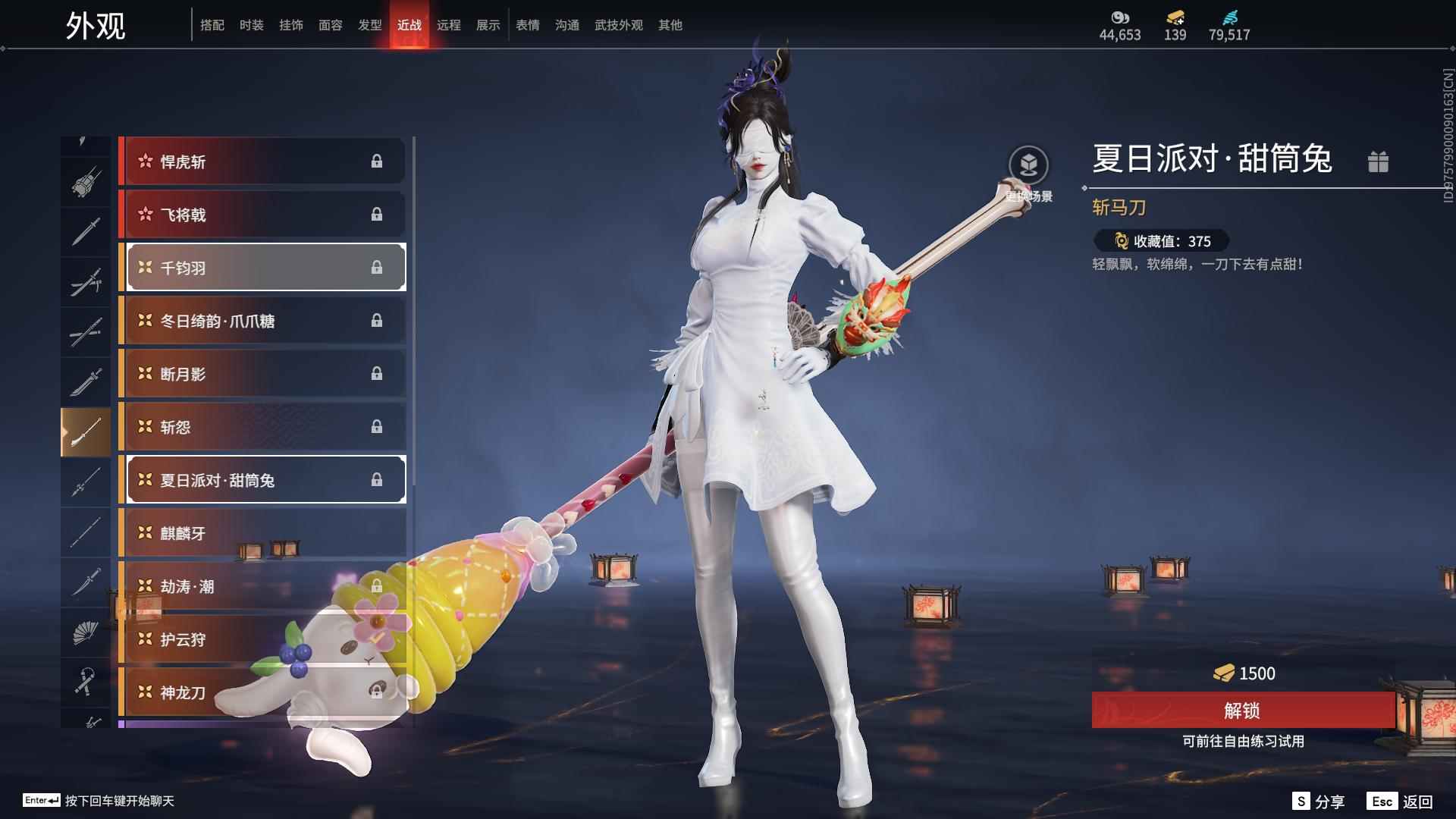1456x819 pixels.
Task: Choose the 飞将戟 skin entry
Action: 262,215
